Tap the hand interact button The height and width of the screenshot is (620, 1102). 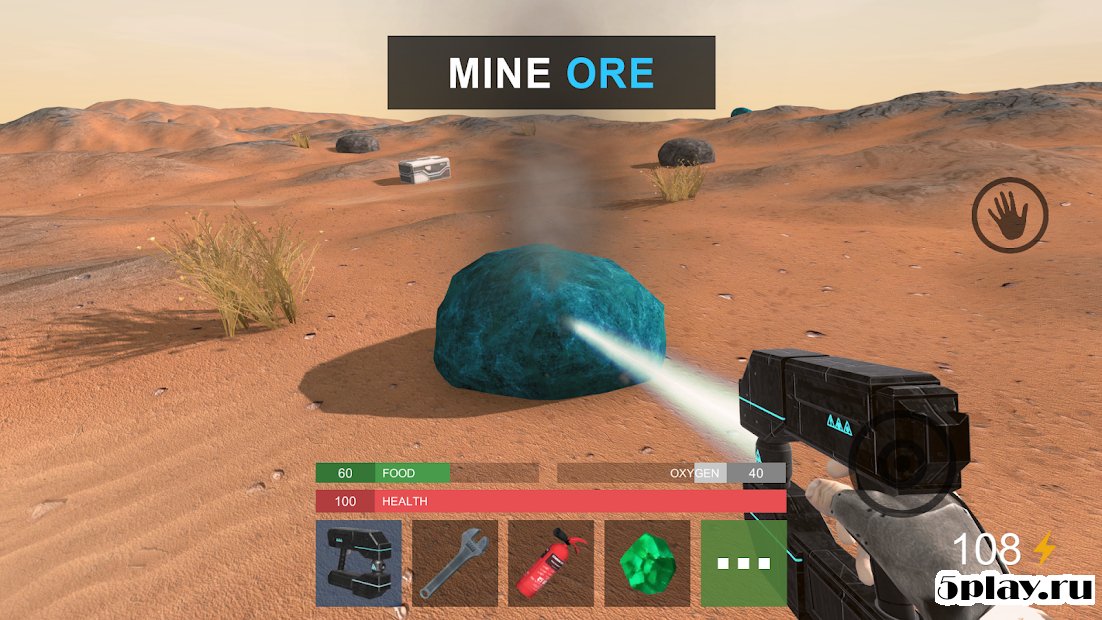pyautogui.click(x=1009, y=215)
